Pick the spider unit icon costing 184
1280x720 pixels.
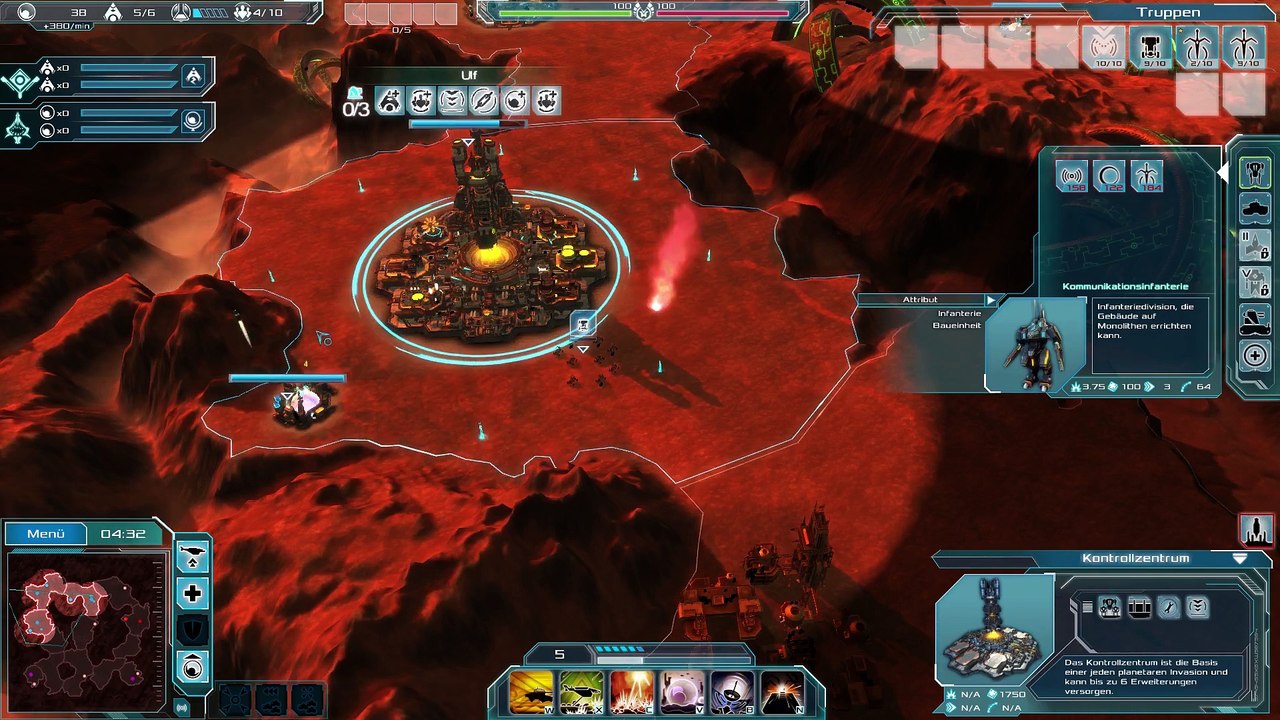1146,177
